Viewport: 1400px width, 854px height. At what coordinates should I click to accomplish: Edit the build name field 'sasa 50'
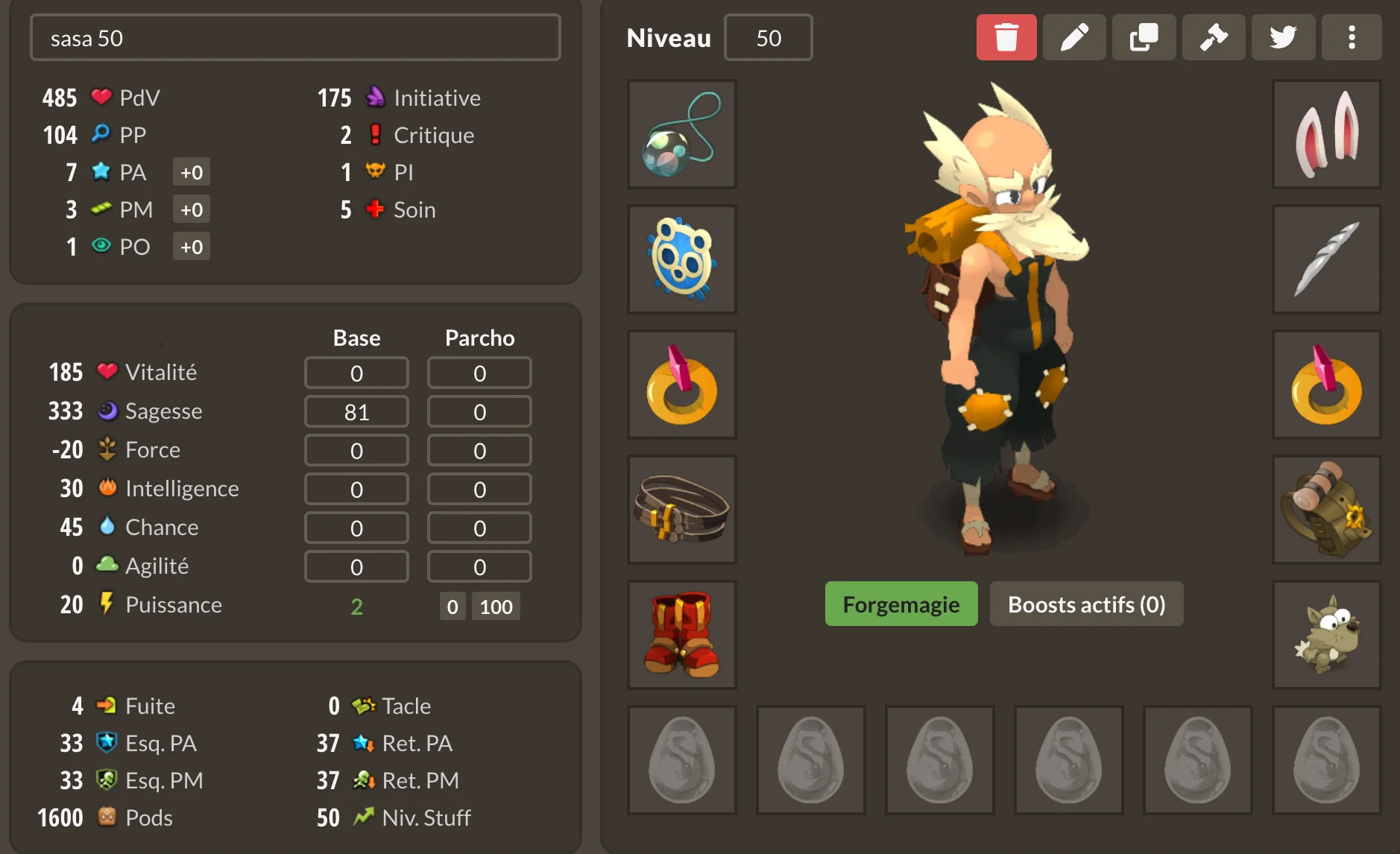pyautogui.click(x=295, y=38)
